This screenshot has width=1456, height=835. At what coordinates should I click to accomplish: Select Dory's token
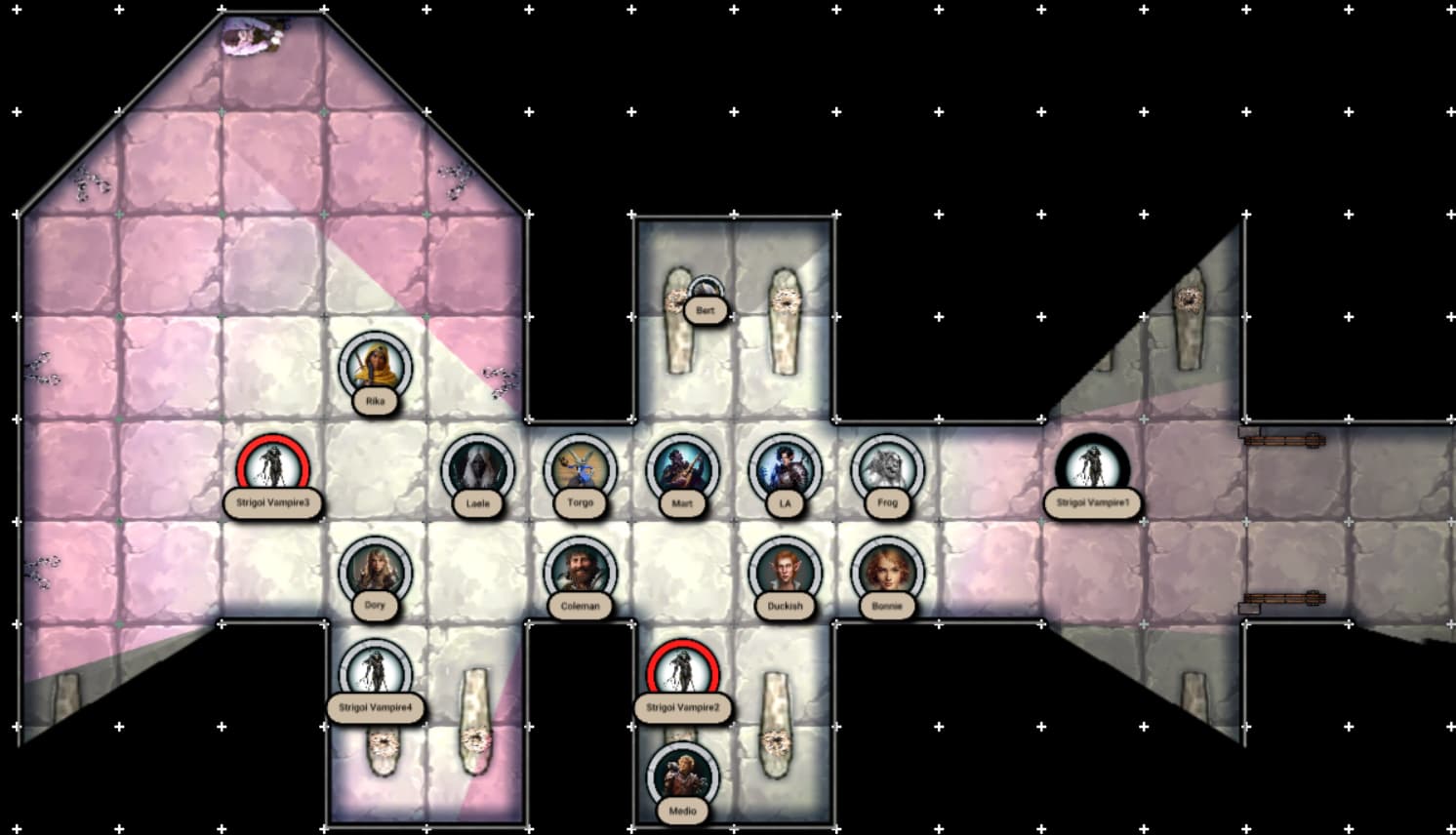pyautogui.click(x=376, y=572)
